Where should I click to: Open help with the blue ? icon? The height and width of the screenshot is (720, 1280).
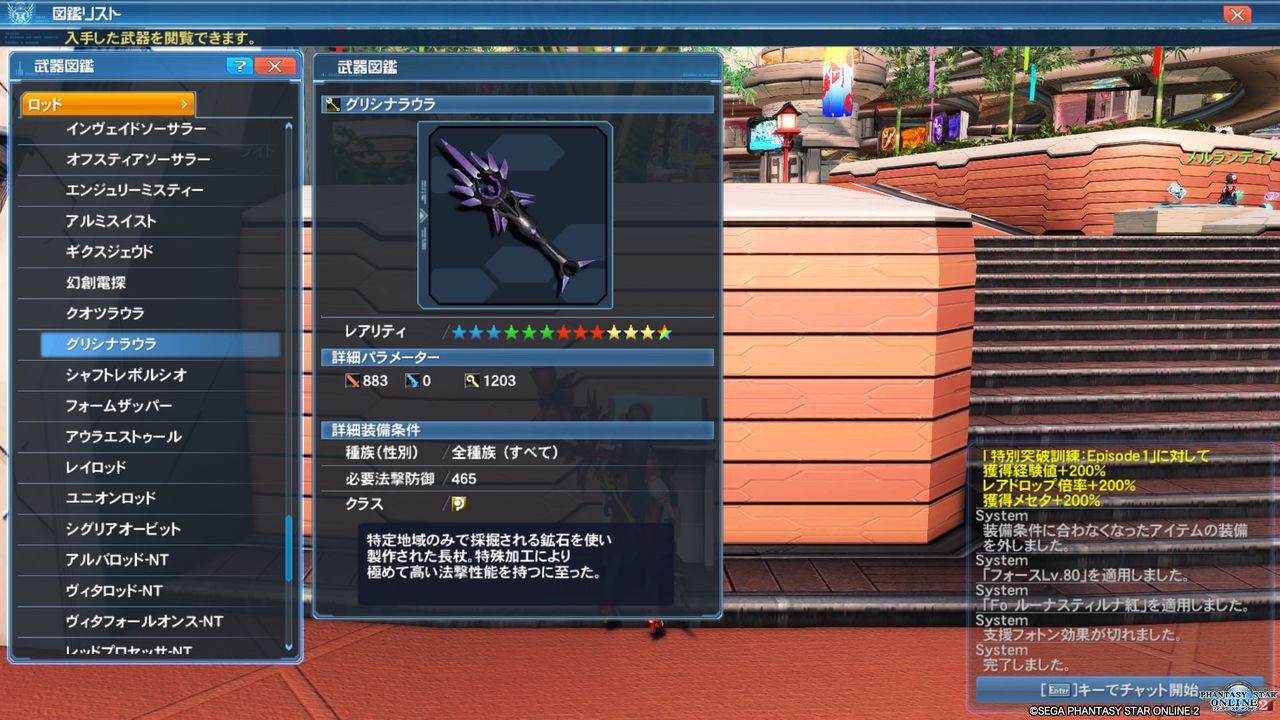click(x=241, y=66)
